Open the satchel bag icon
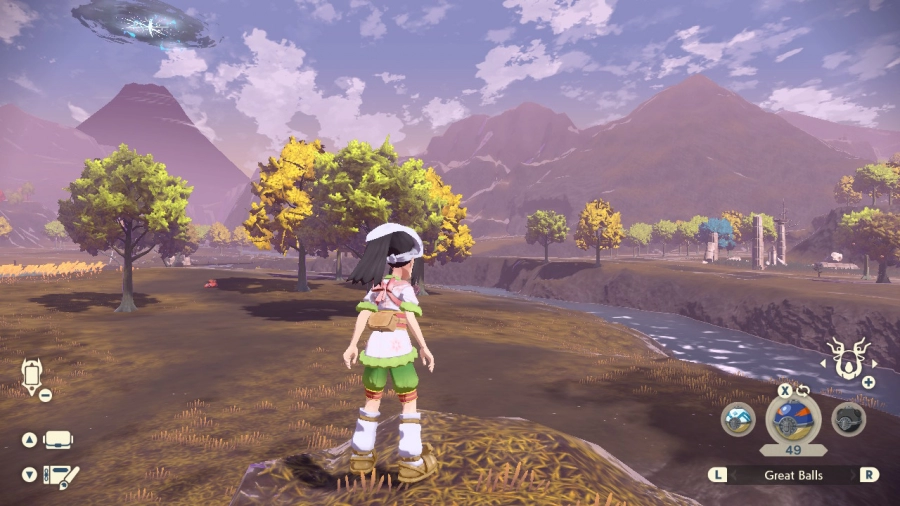 [x=58, y=440]
